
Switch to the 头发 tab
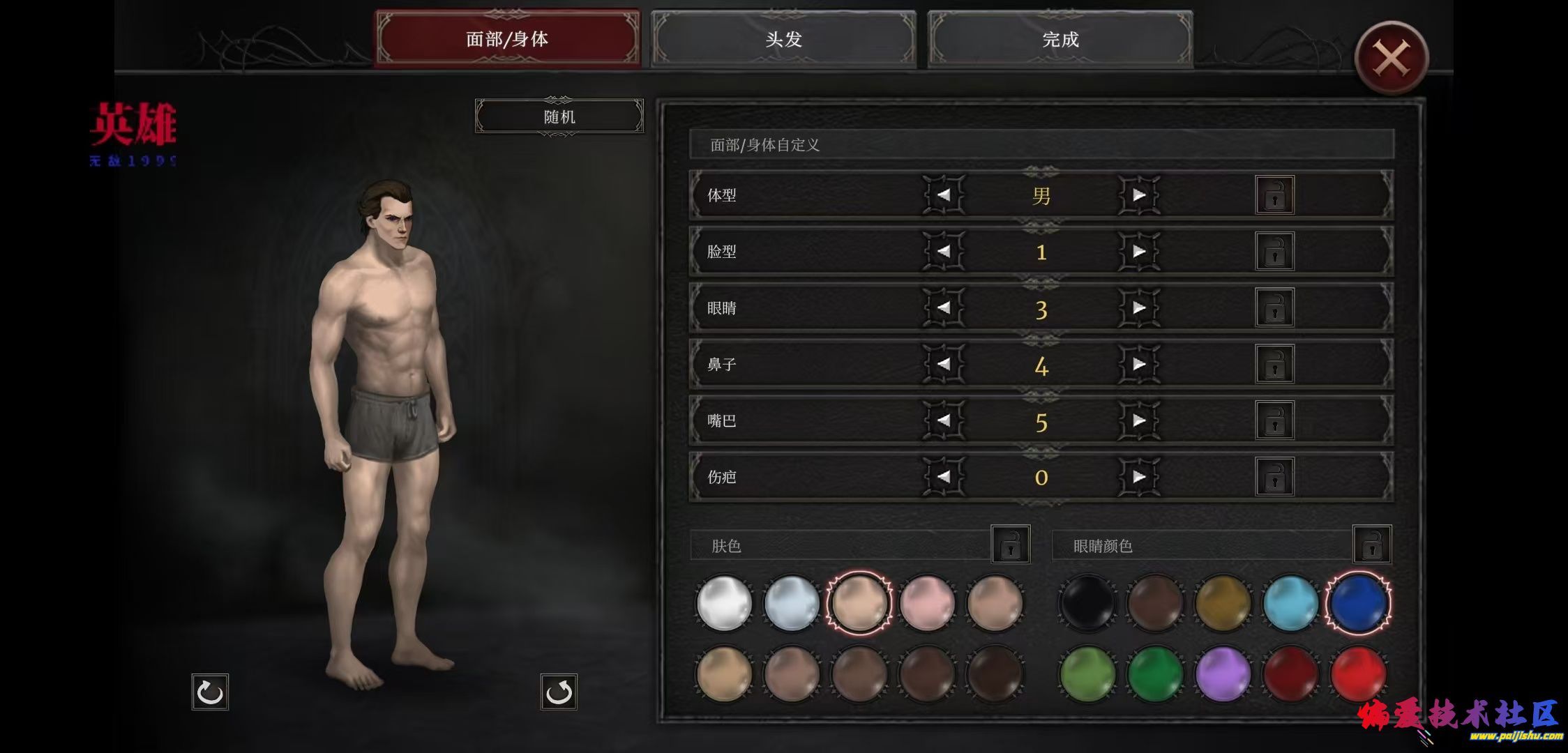click(783, 39)
